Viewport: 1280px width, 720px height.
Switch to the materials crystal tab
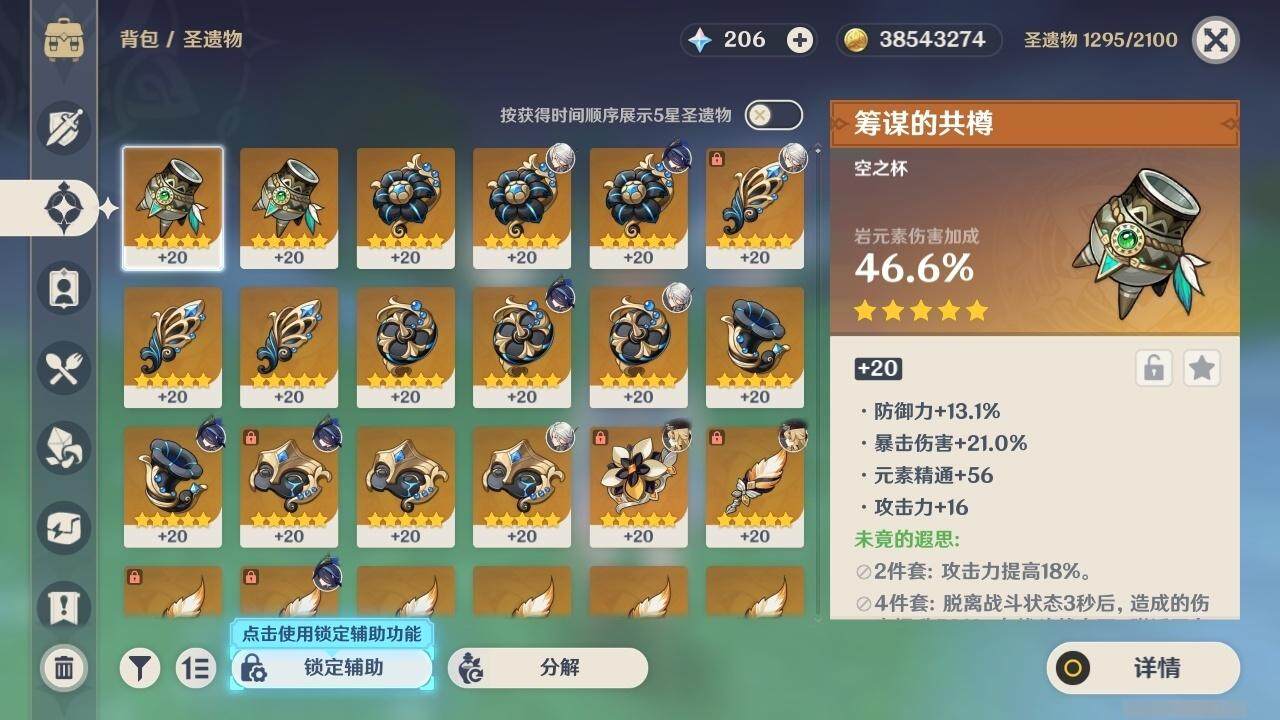click(x=64, y=447)
